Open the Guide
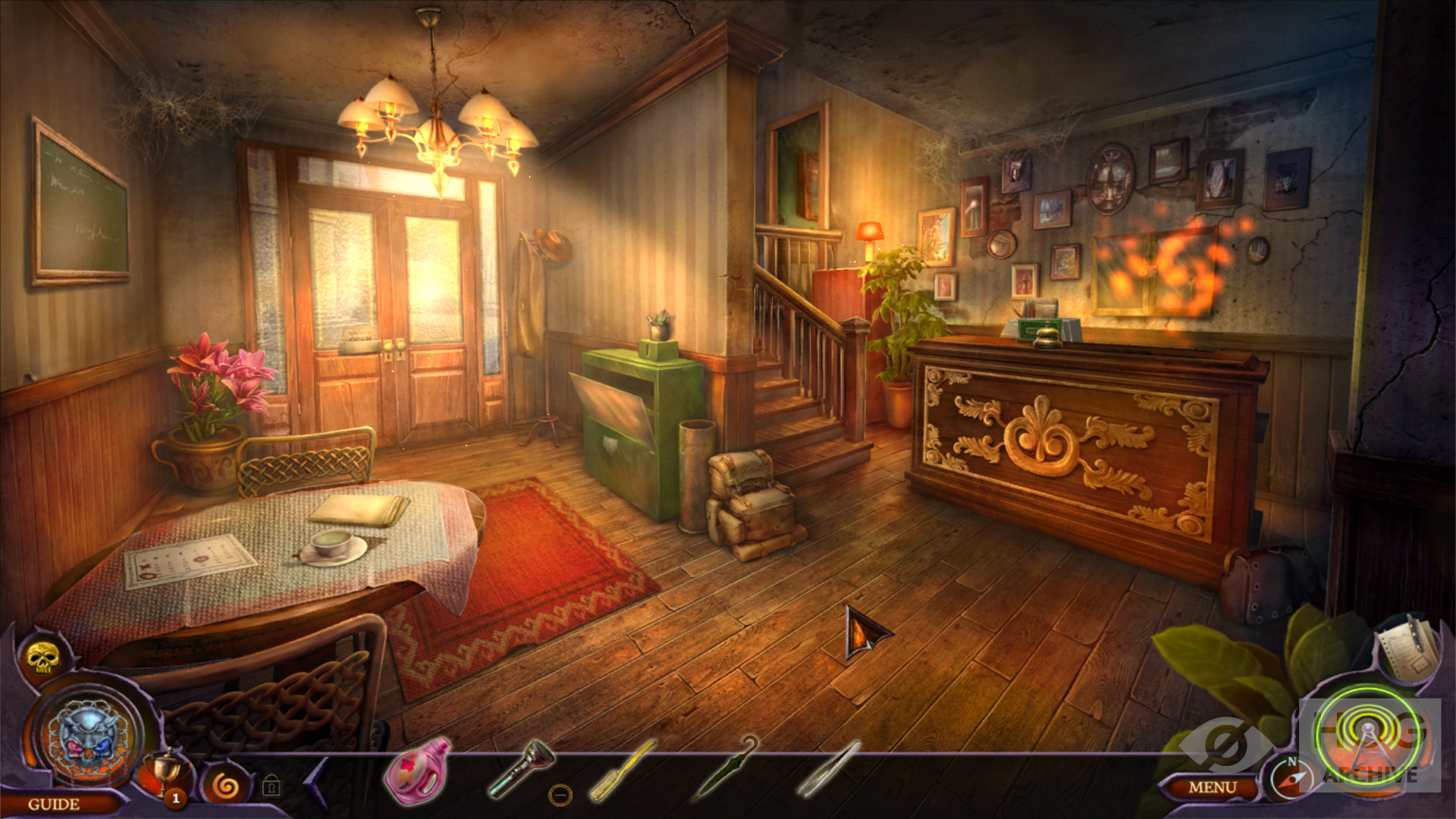This screenshot has height=819, width=1456. coord(53,804)
